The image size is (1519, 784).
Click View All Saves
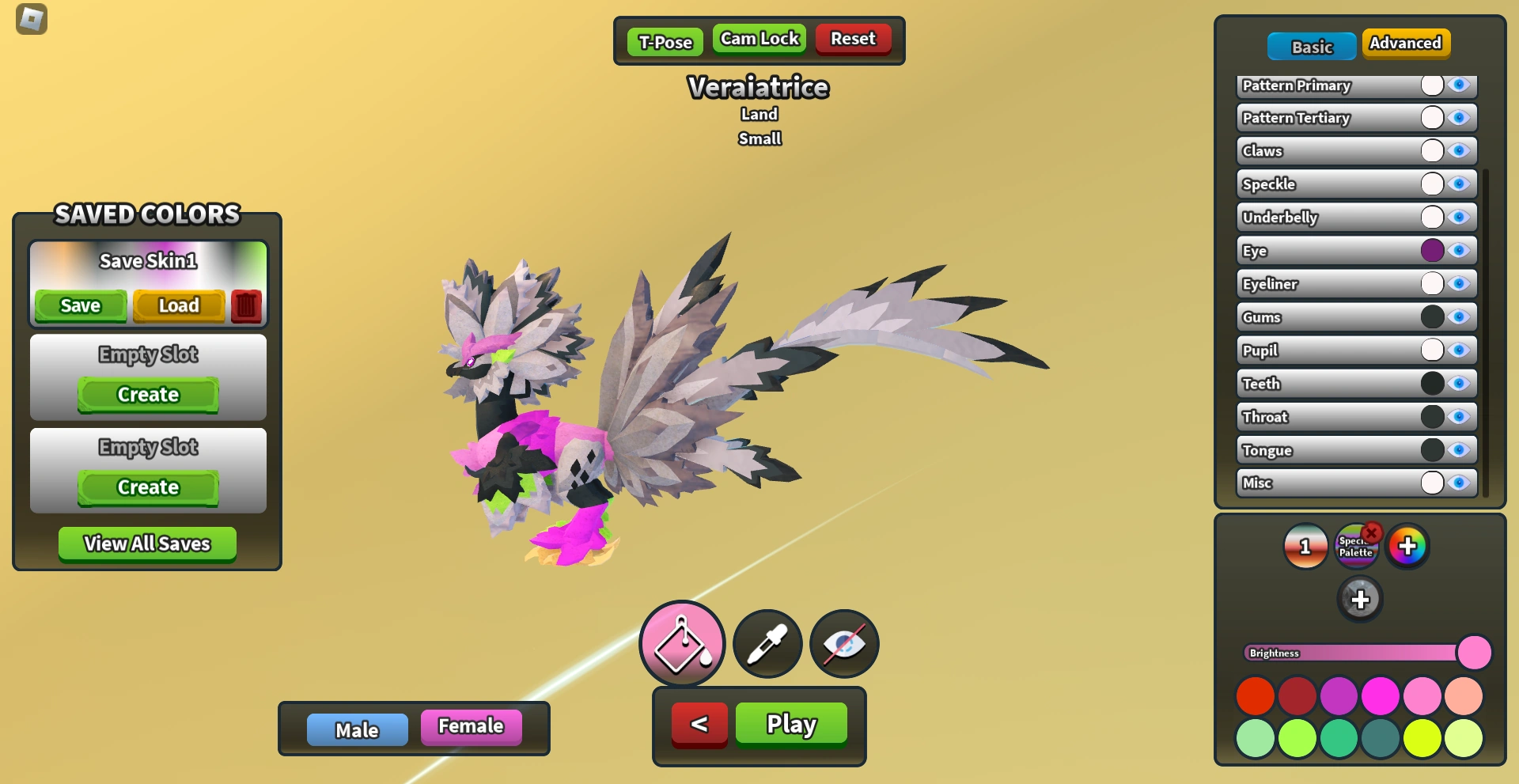point(146,543)
